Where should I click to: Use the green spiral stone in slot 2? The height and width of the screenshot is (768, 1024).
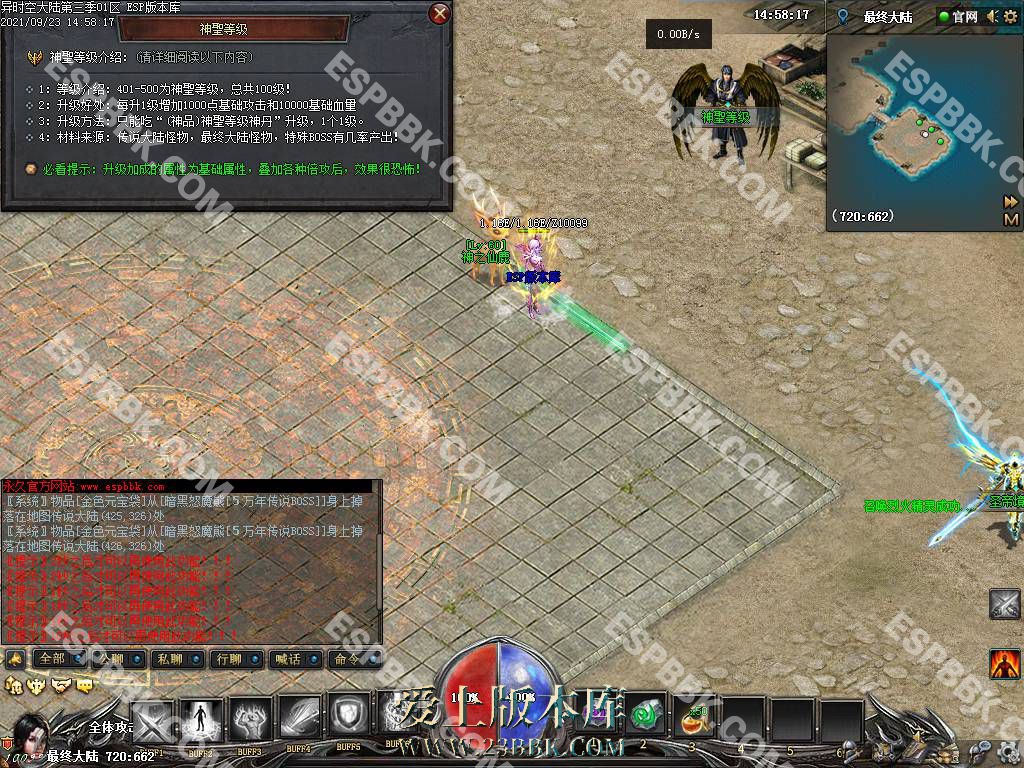click(x=643, y=717)
